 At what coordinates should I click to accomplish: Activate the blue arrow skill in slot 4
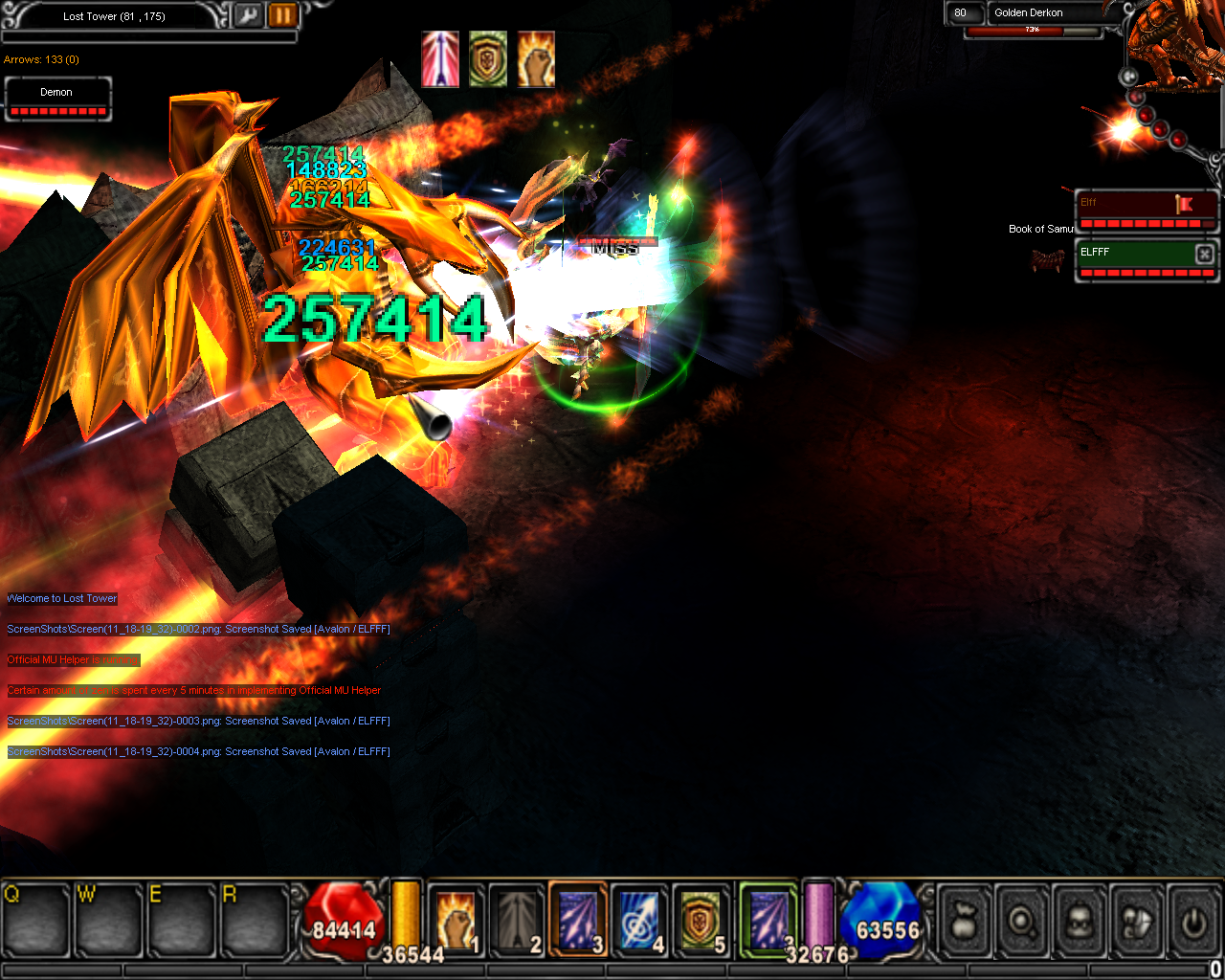tap(639, 921)
